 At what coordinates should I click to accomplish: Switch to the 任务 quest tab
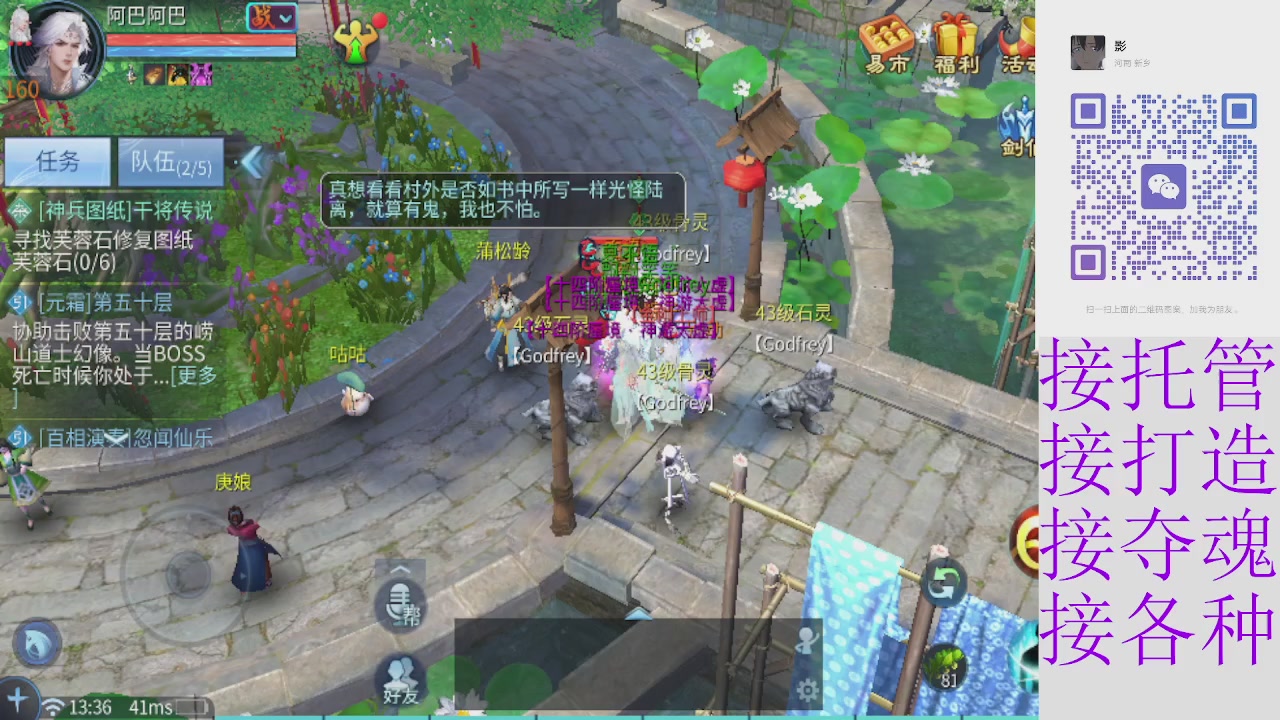[58, 162]
